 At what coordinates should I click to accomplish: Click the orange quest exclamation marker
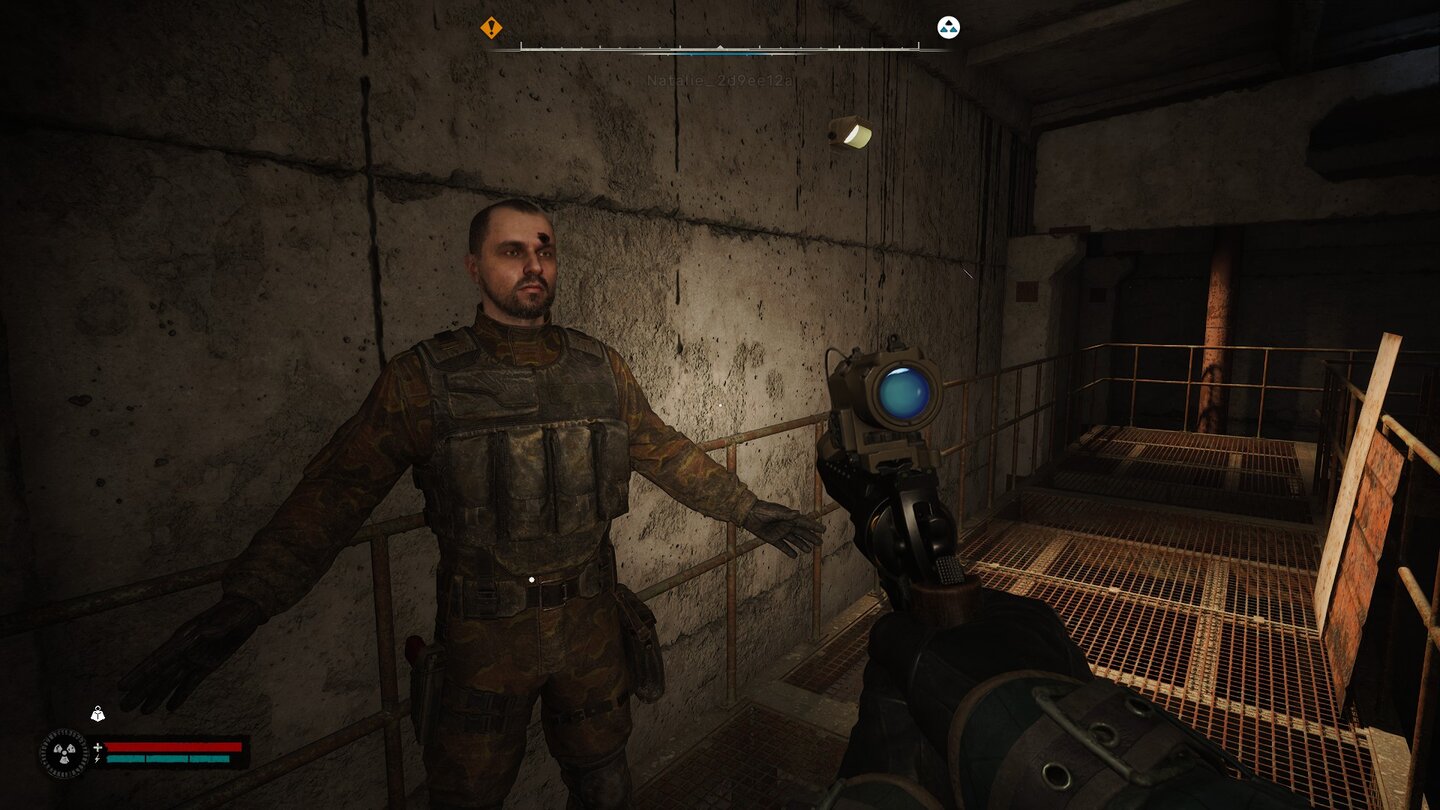[490, 29]
